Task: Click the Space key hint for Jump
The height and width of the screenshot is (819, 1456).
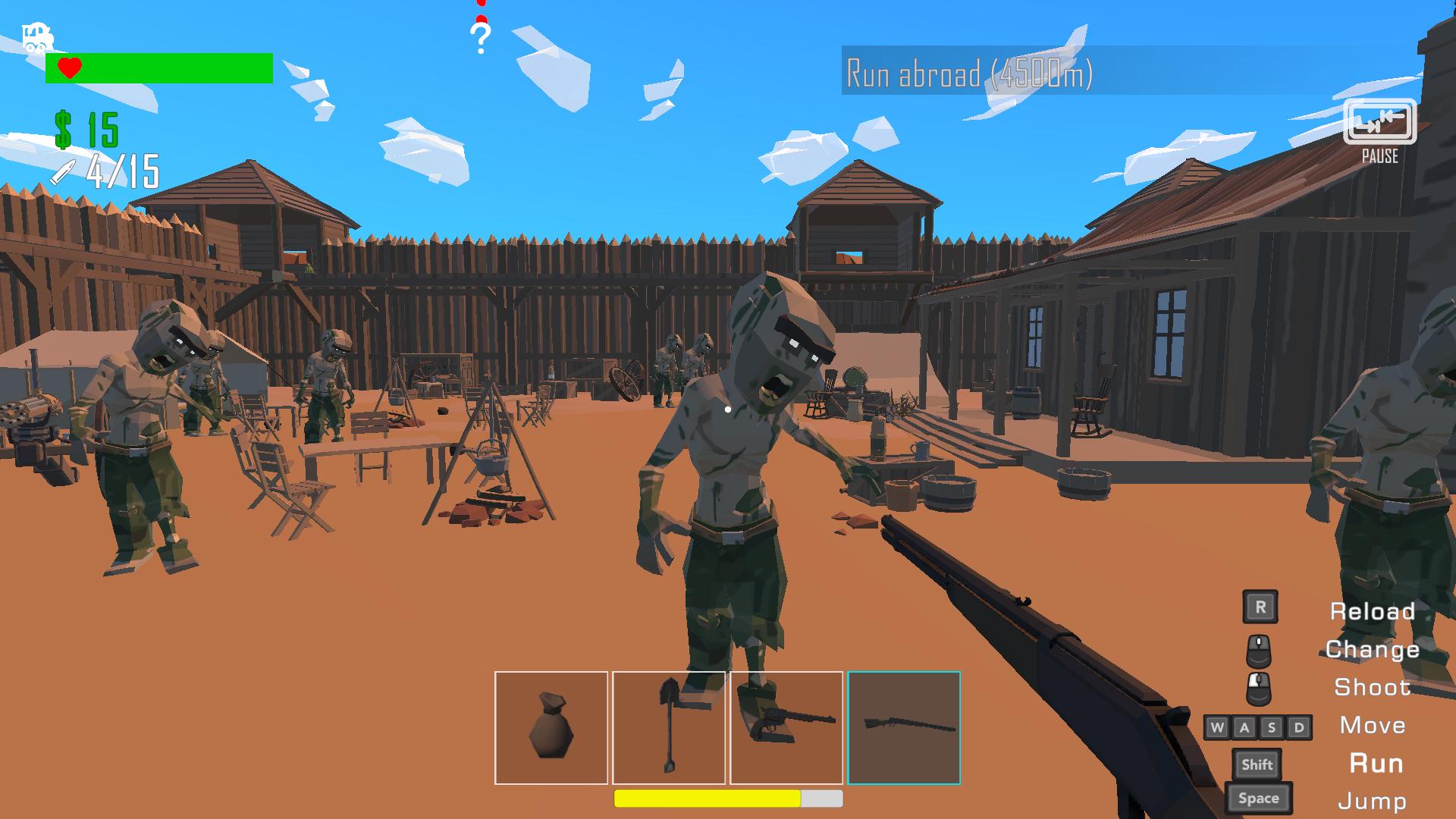Action: [x=1260, y=798]
